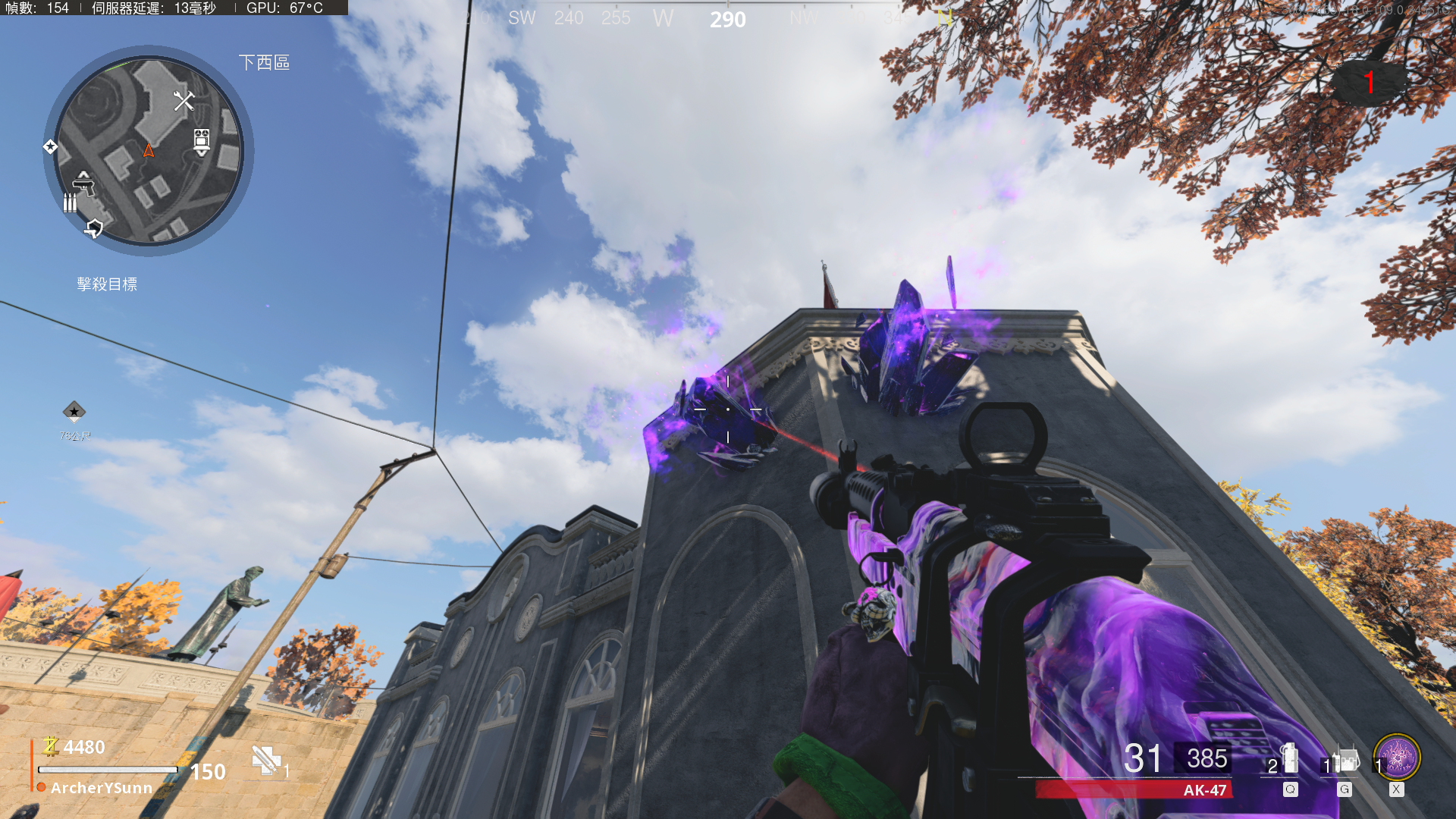Viewport: 1456px width, 819px height.
Task: Click the 擊殺目標 objective tracker text
Action: 107,284
